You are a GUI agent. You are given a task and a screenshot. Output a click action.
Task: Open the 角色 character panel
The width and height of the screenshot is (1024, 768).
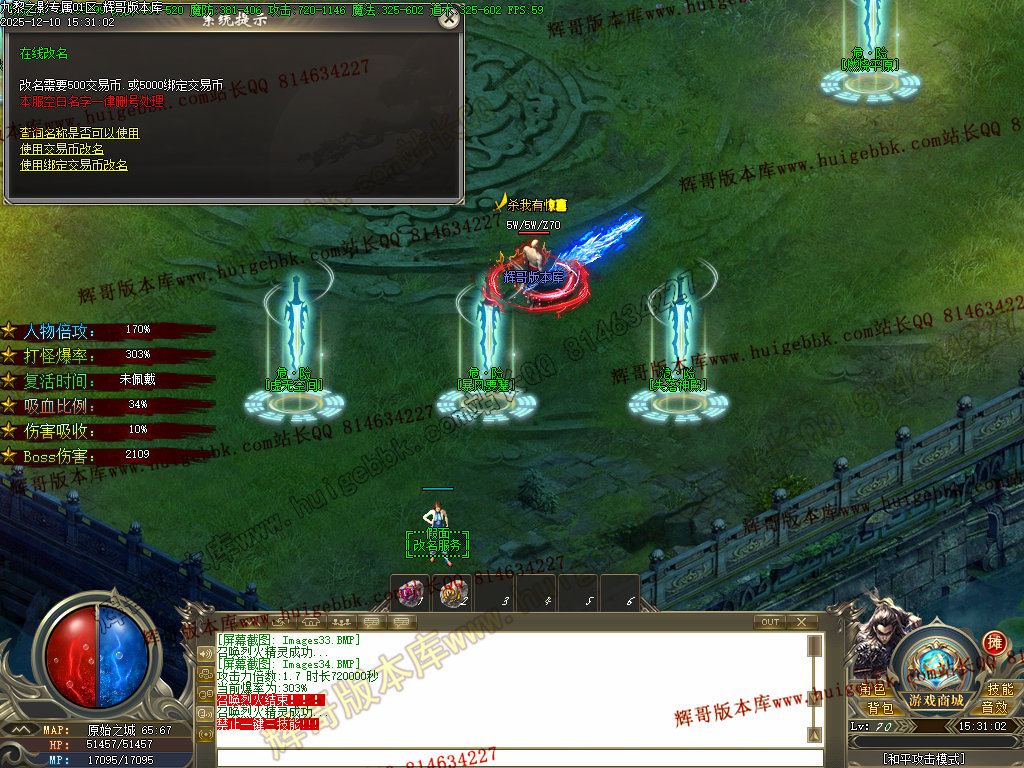[x=872, y=689]
